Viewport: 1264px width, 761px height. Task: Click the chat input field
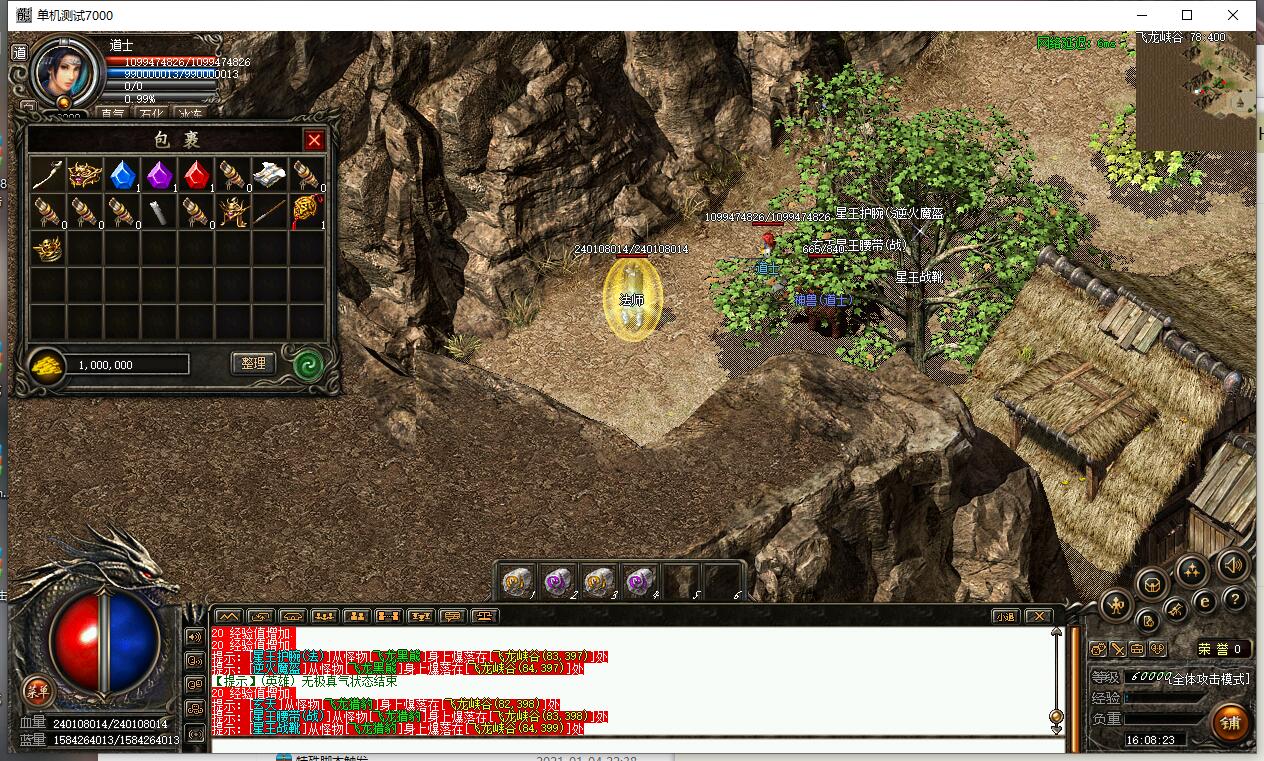[x=630, y=745]
